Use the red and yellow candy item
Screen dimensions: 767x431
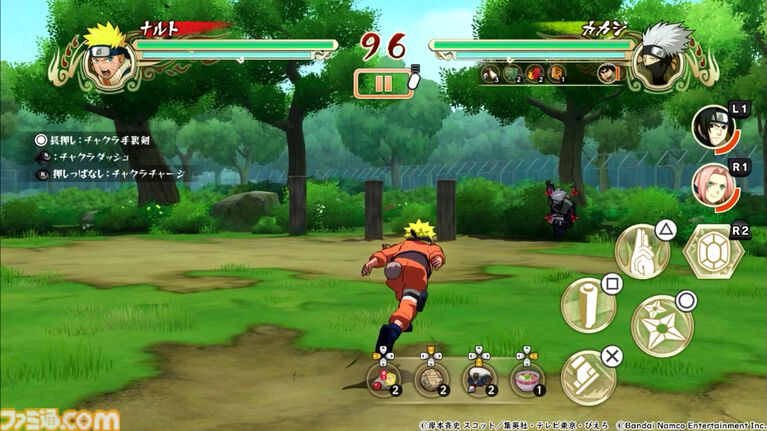tap(383, 378)
